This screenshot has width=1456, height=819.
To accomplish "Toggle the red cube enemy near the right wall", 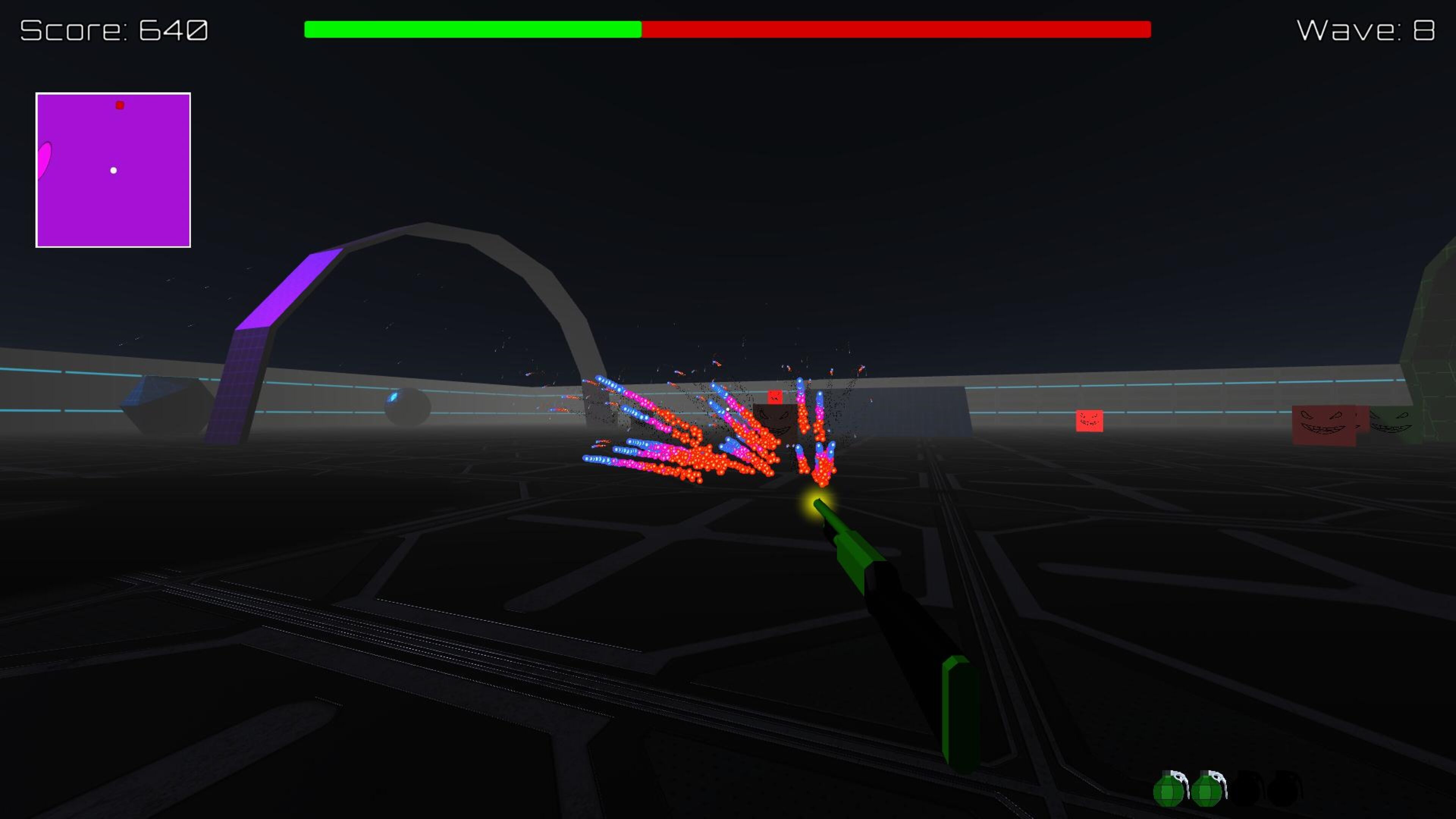I will 1089,421.
